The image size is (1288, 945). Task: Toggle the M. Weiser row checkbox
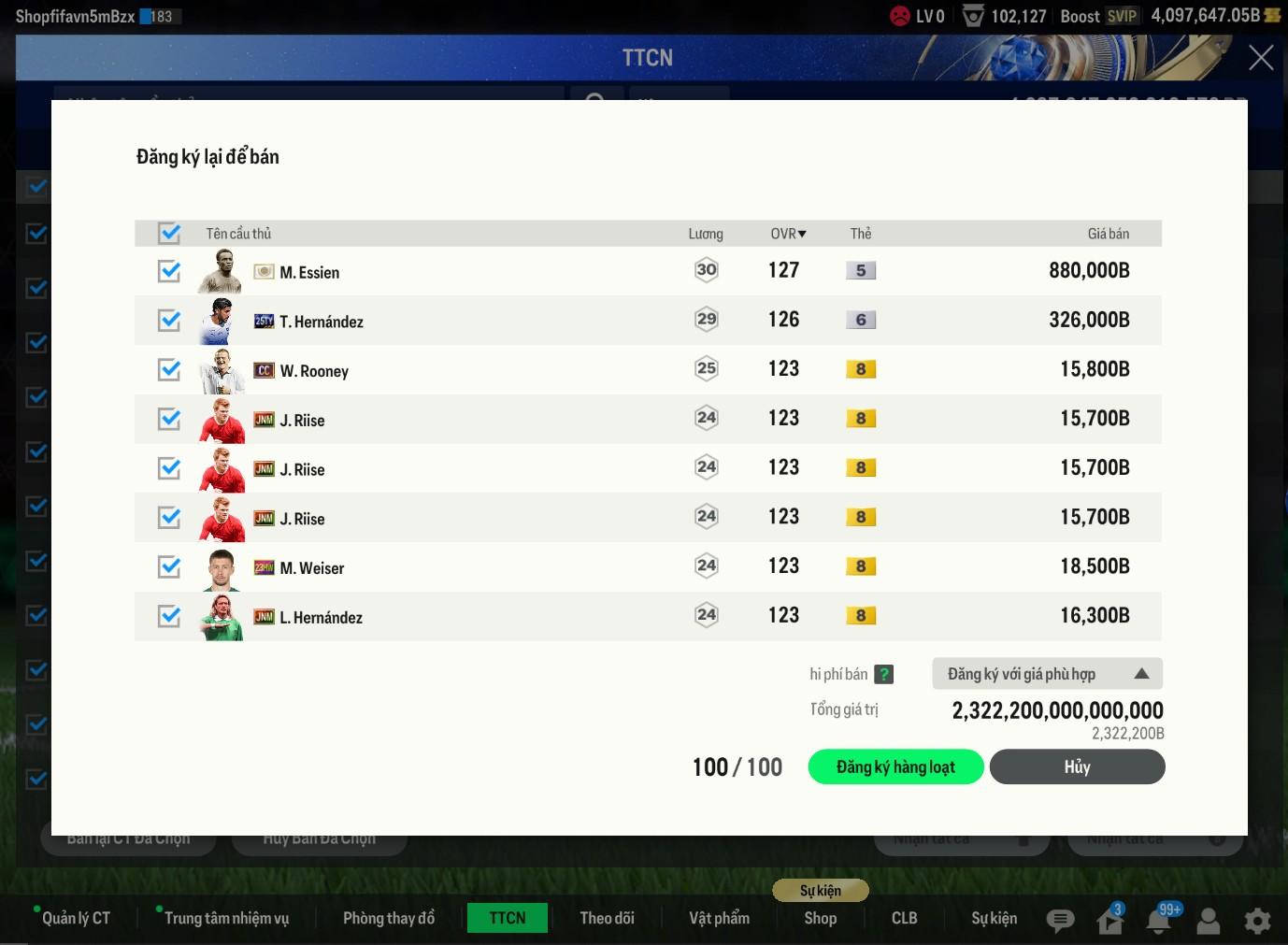coord(169,566)
